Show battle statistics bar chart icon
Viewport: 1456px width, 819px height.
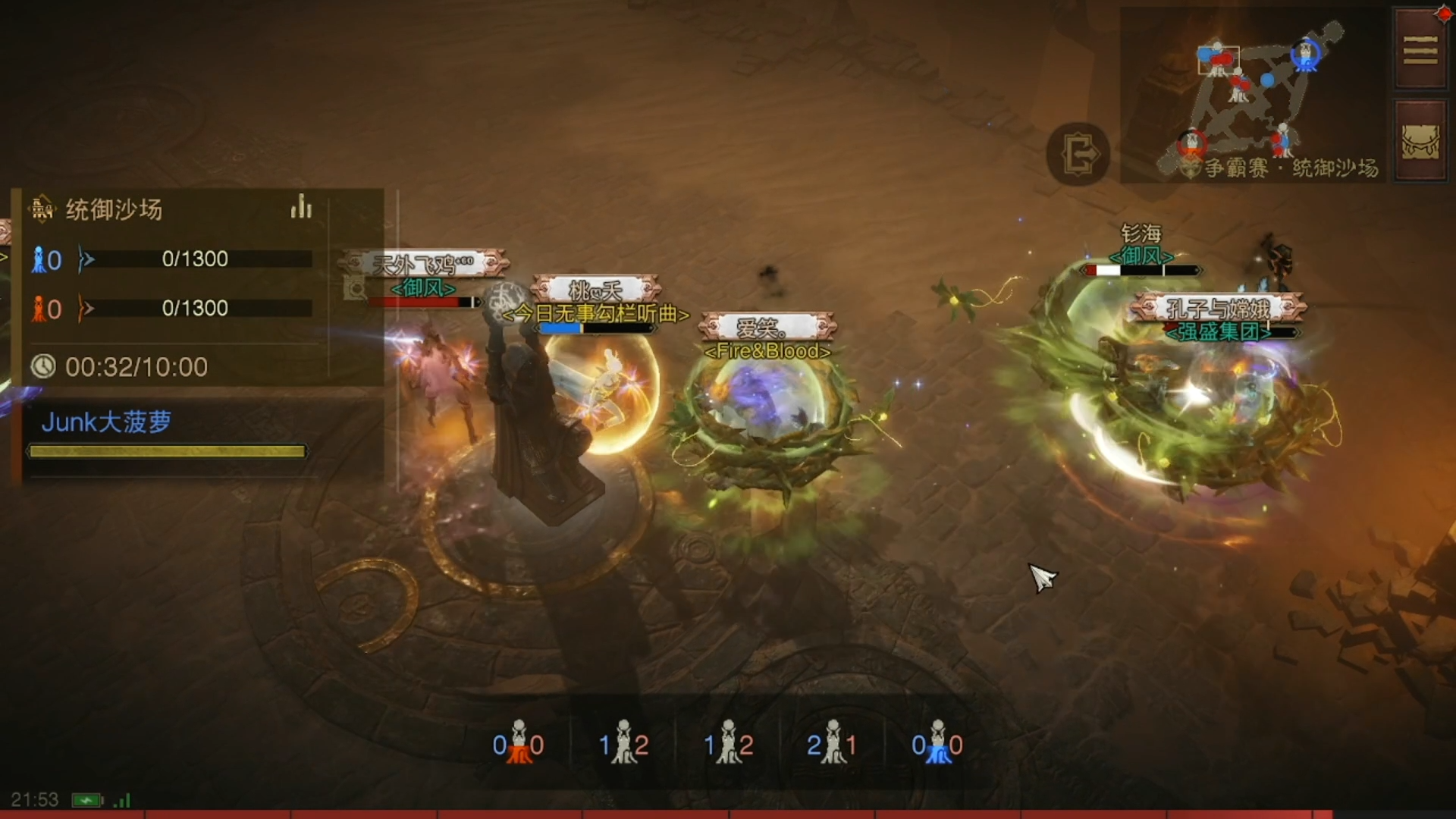301,207
